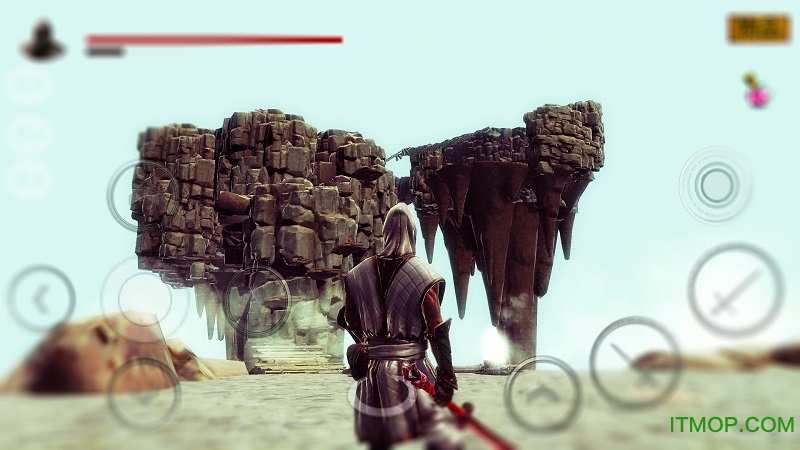
Task: Trigger the smaller blade attack button
Action: [x=635, y=362]
